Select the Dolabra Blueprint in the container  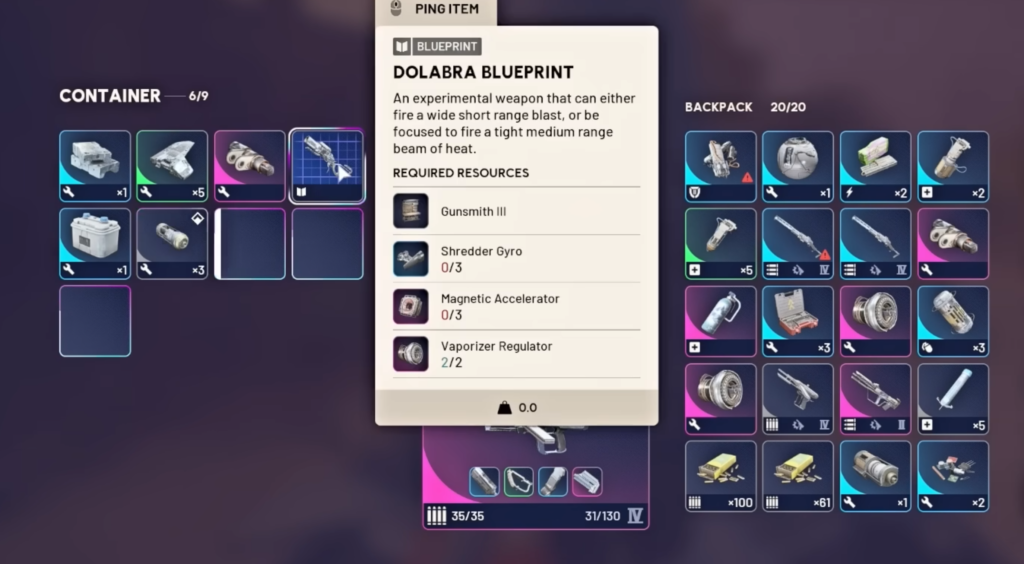[326, 166]
